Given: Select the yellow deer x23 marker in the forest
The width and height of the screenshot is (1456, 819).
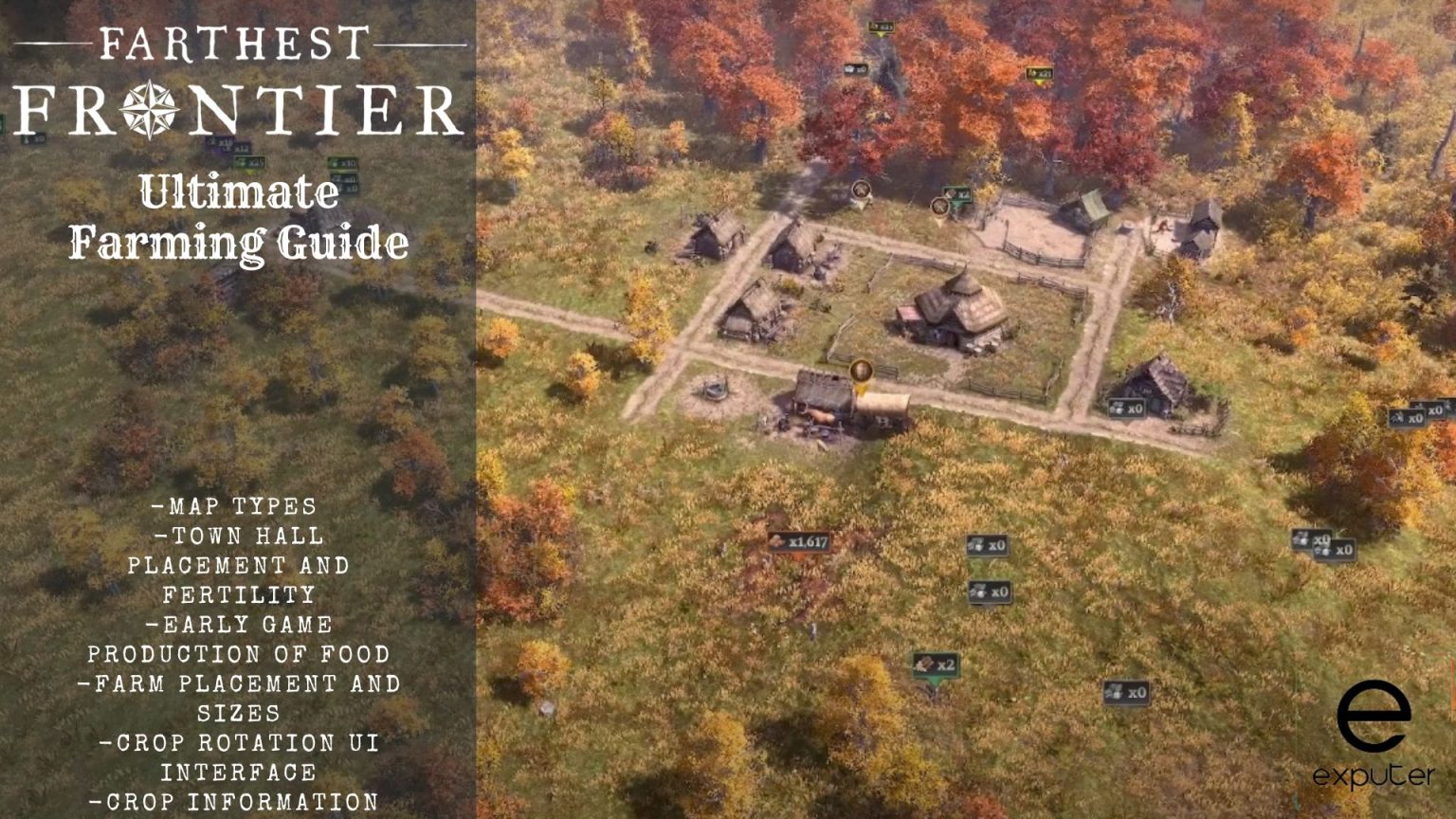Looking at the screenshot, I should [1040, 74].
